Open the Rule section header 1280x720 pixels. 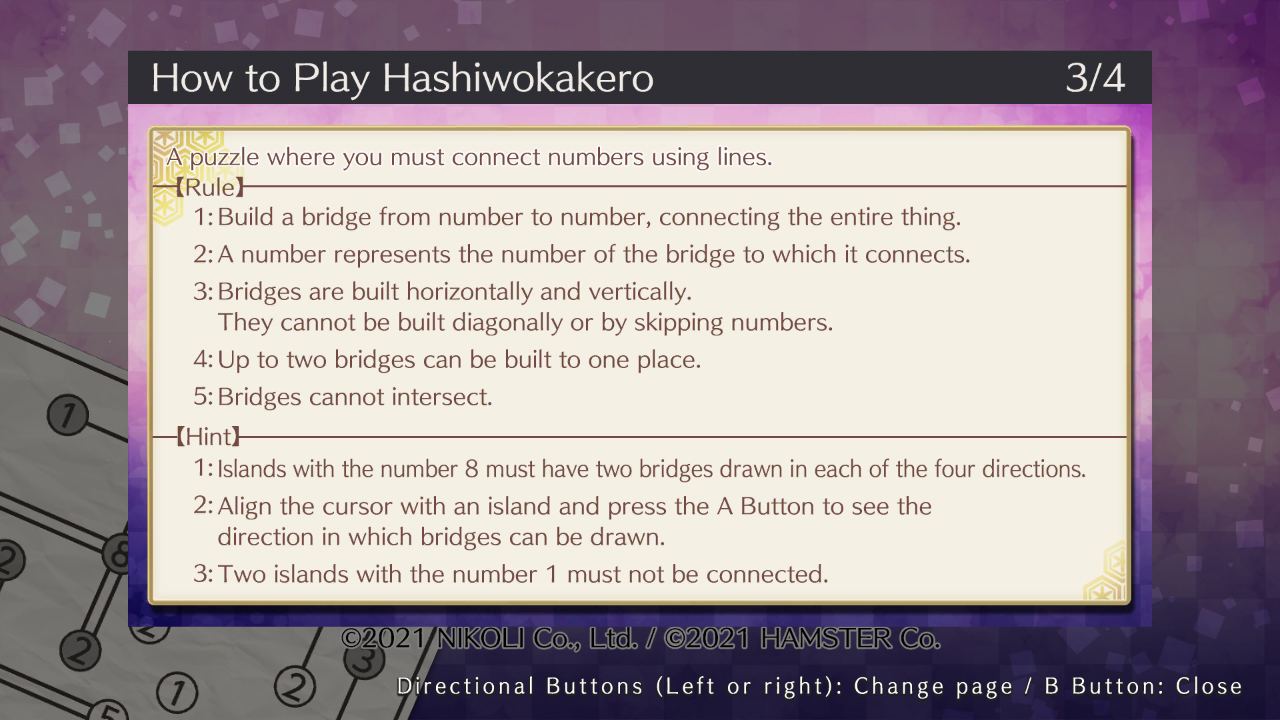pos(207,187)
